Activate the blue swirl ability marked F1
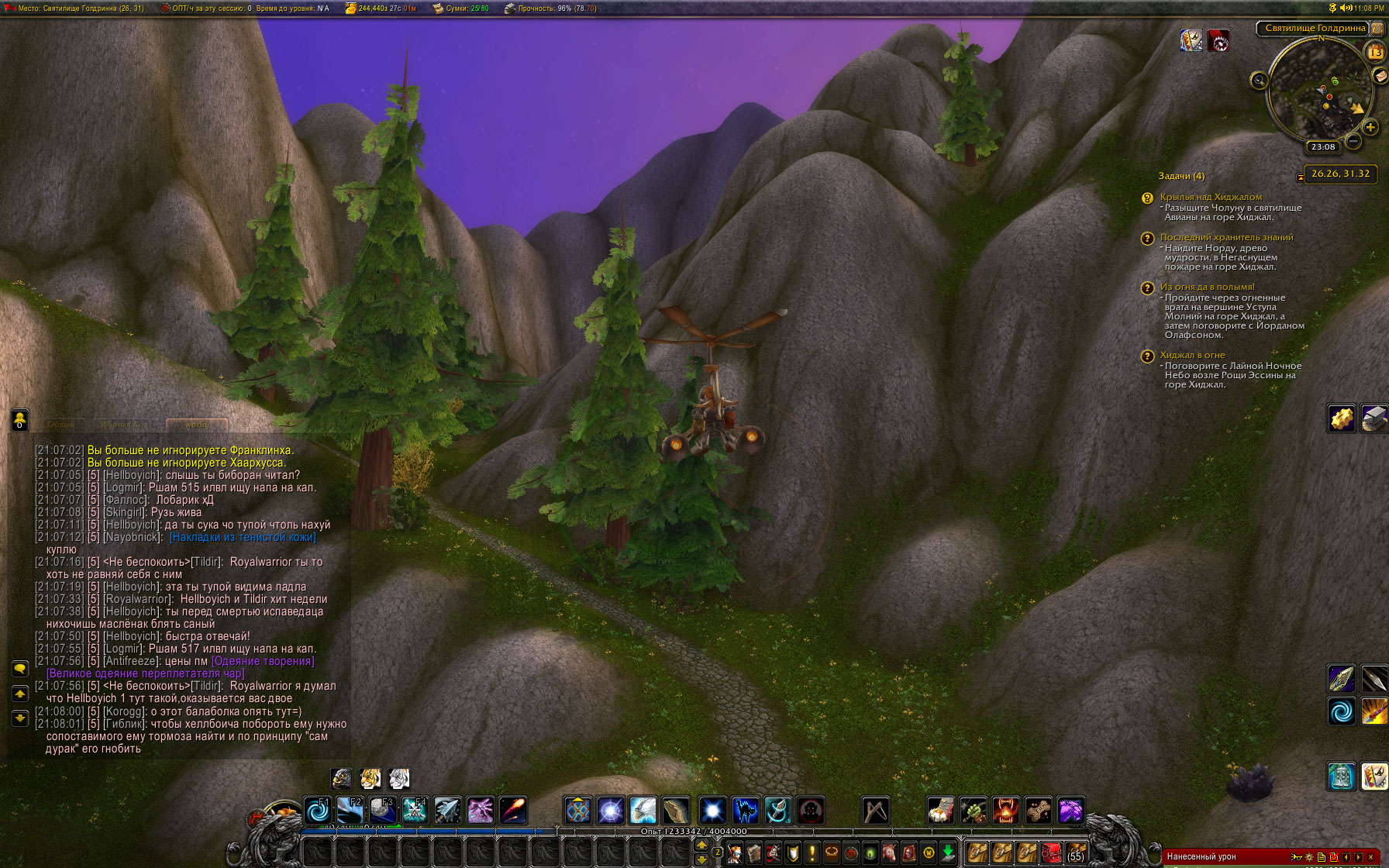Viewport: 1389px width, 868px height. coord(318,811)
